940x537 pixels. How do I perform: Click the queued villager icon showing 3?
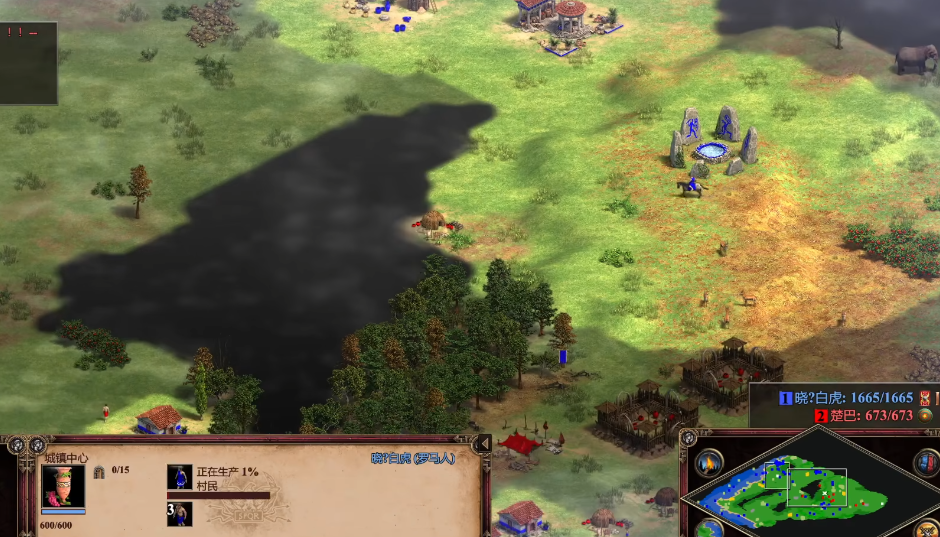click(180, 514)
